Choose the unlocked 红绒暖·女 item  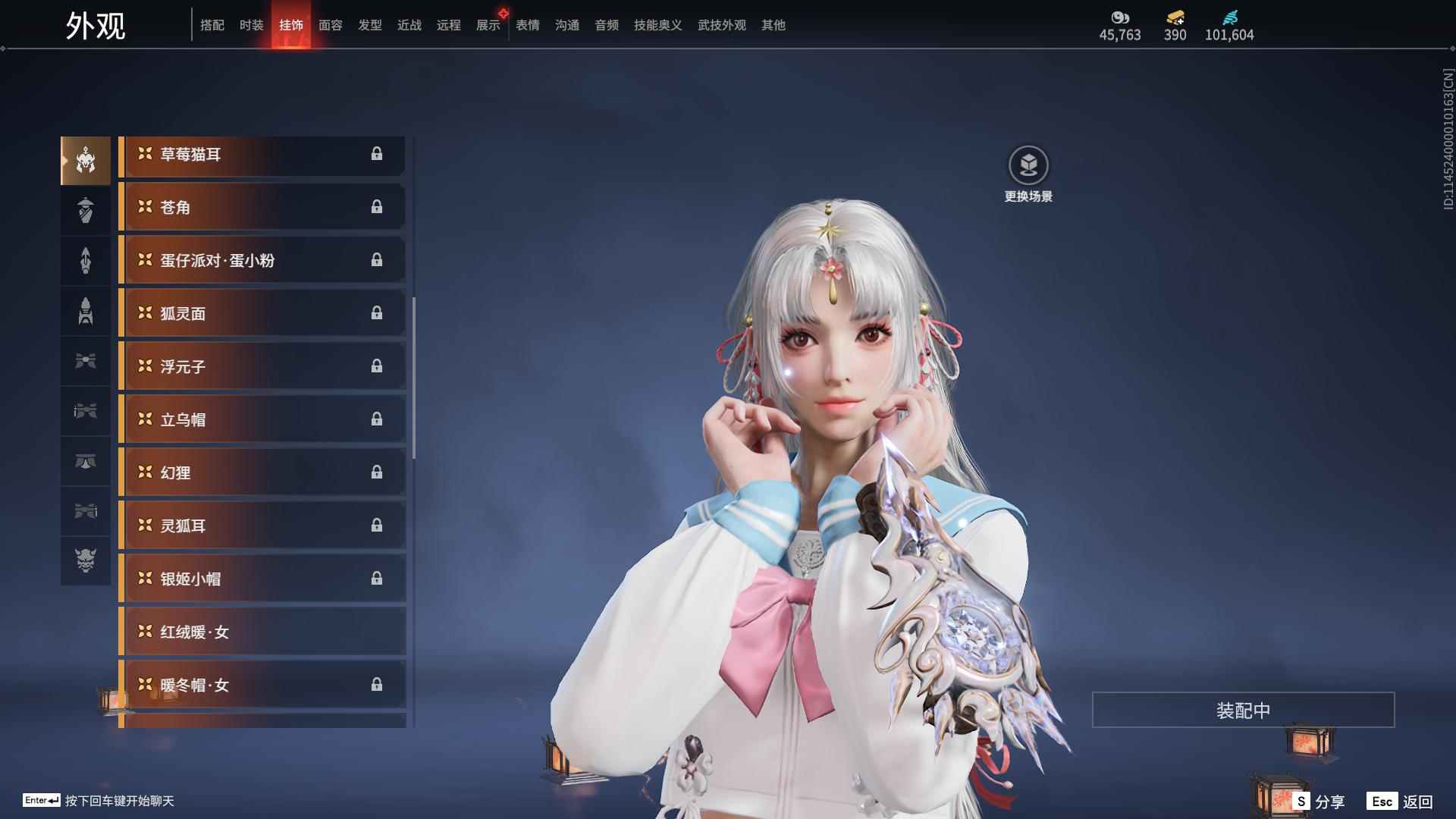[262, 632]
